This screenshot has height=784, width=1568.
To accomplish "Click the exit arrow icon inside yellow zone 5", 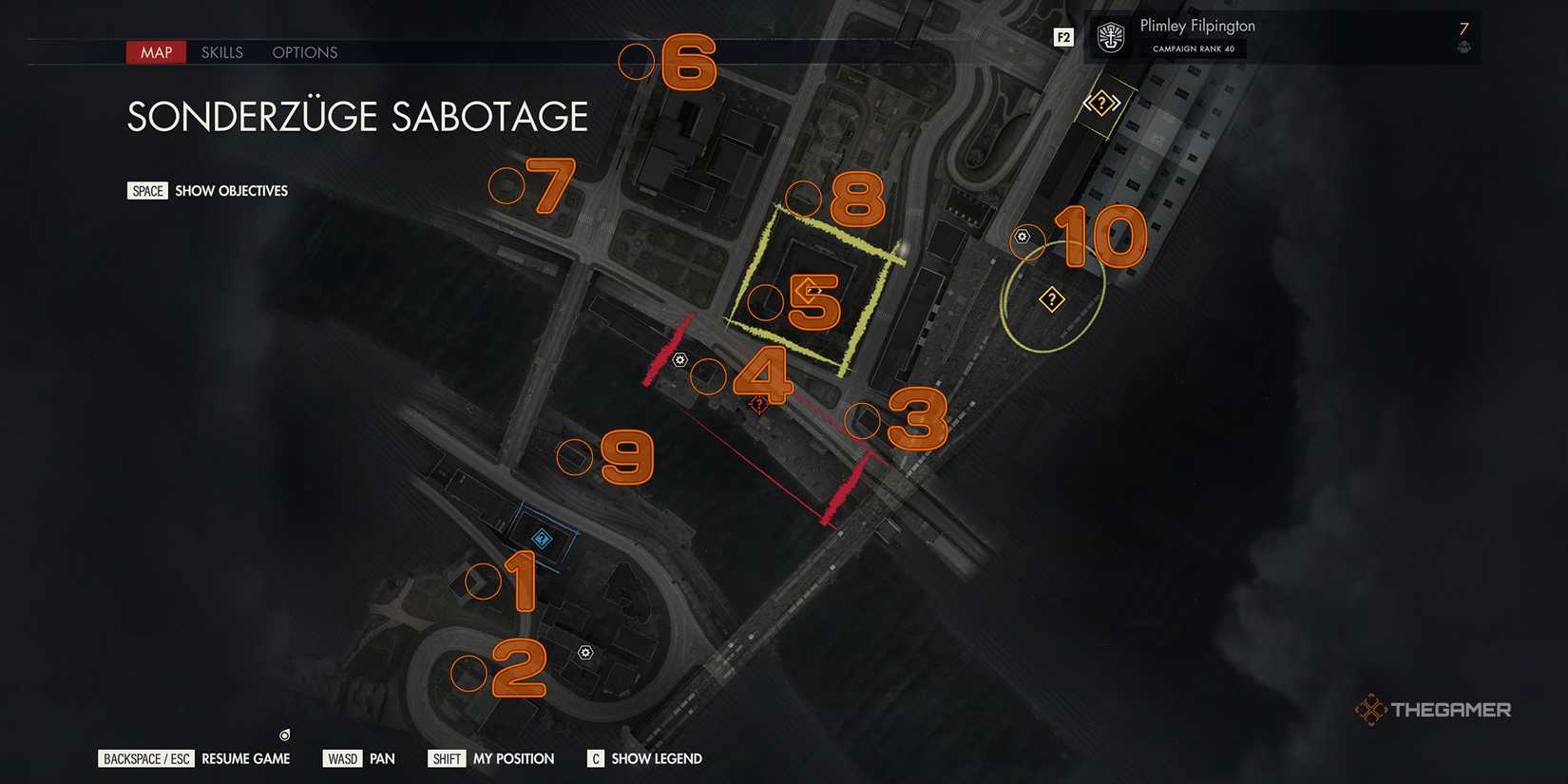I will point(809,286).
